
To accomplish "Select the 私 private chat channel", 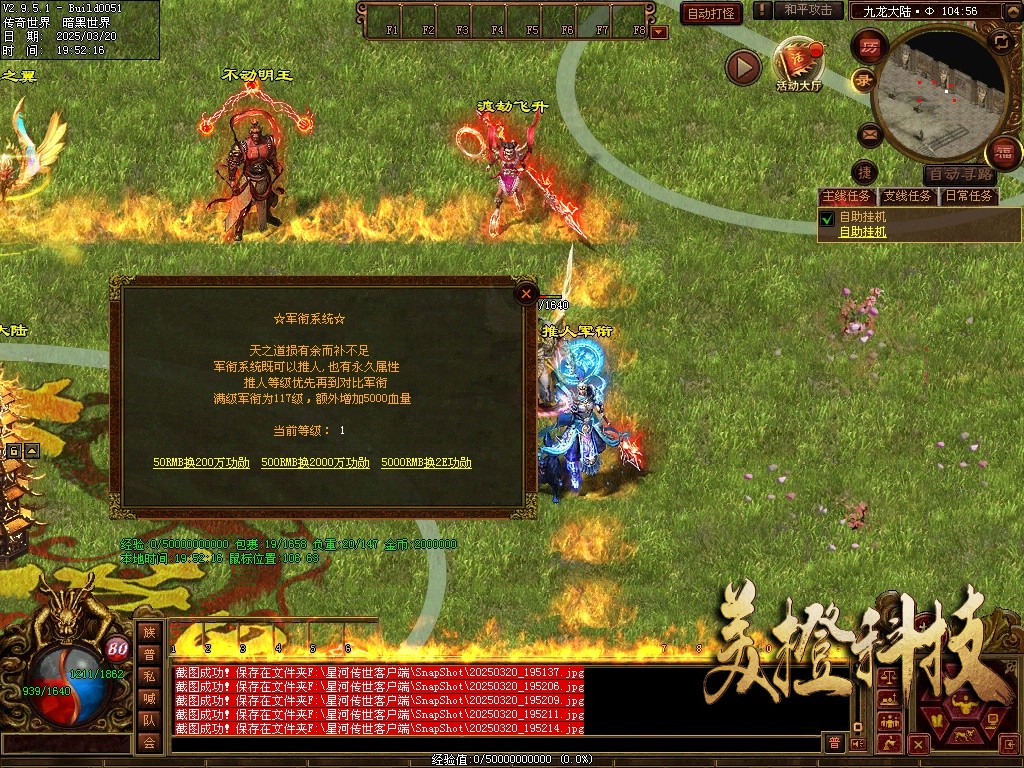I will (x=149, y=676).
